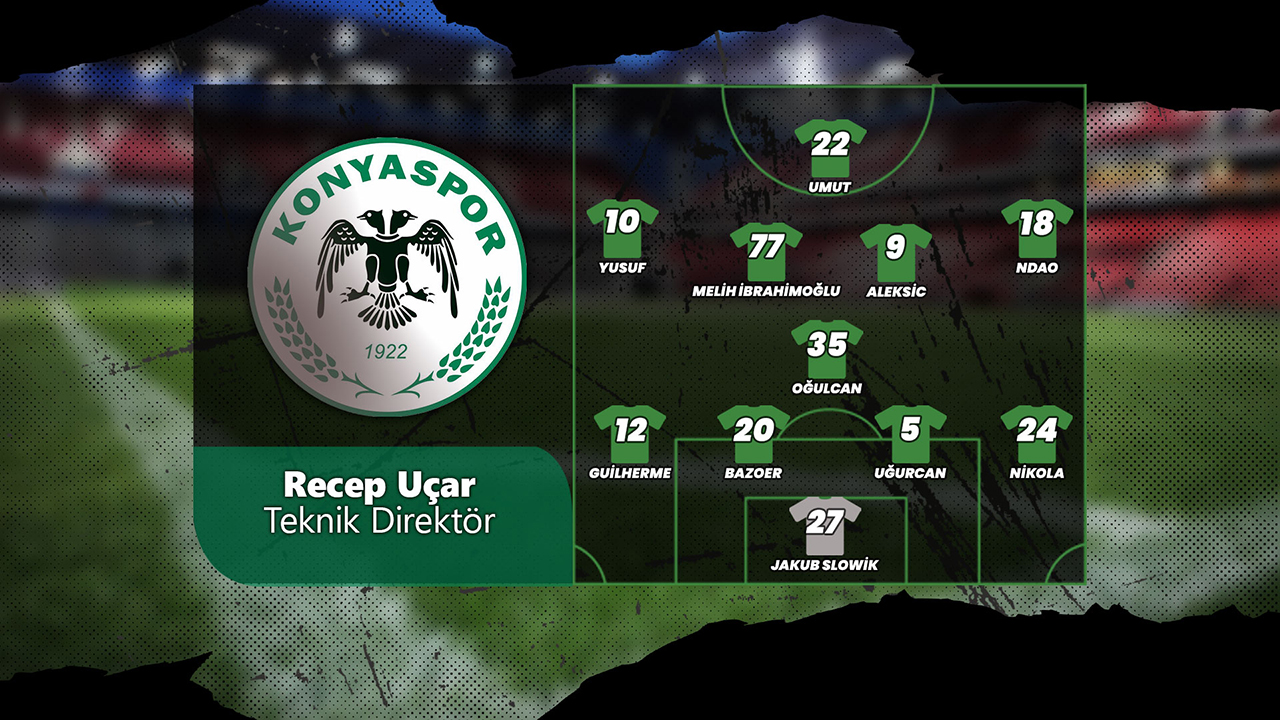Choose goalkeeper Jakub Slowik's grey shirt
This screenshot has height=720, width=1280.
[825, 525]
